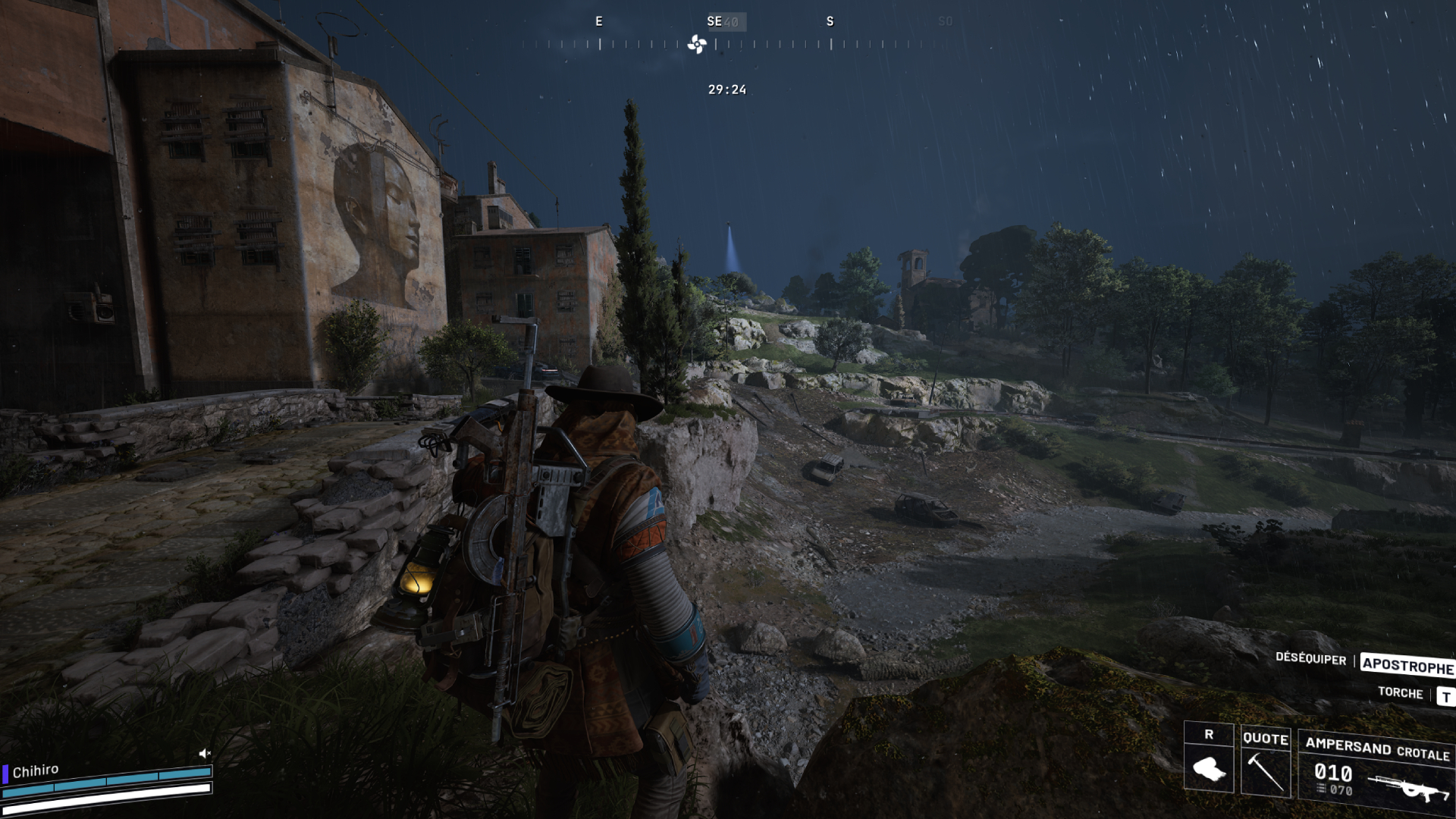Click the pinwheel marker on the compass

point(697,44)
